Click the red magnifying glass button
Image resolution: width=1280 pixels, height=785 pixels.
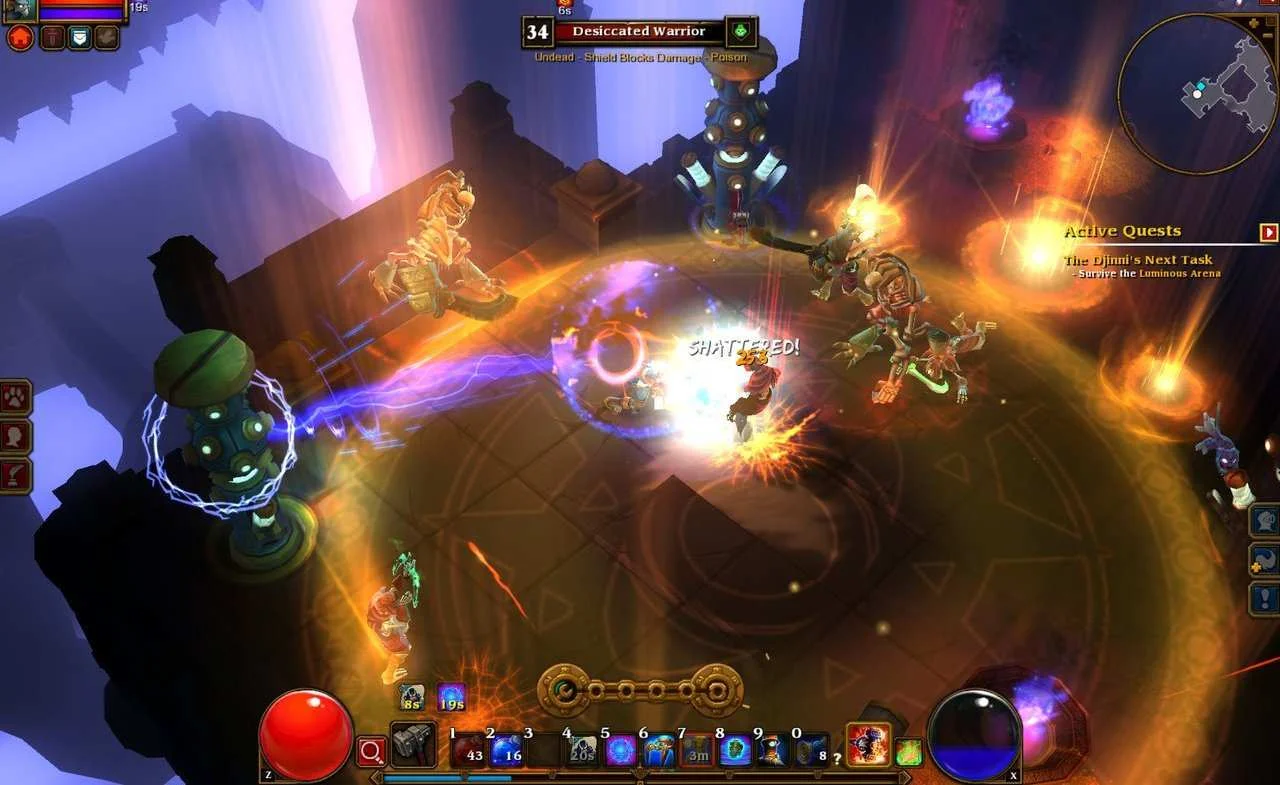pyautogui.click(x=371, y=751)
